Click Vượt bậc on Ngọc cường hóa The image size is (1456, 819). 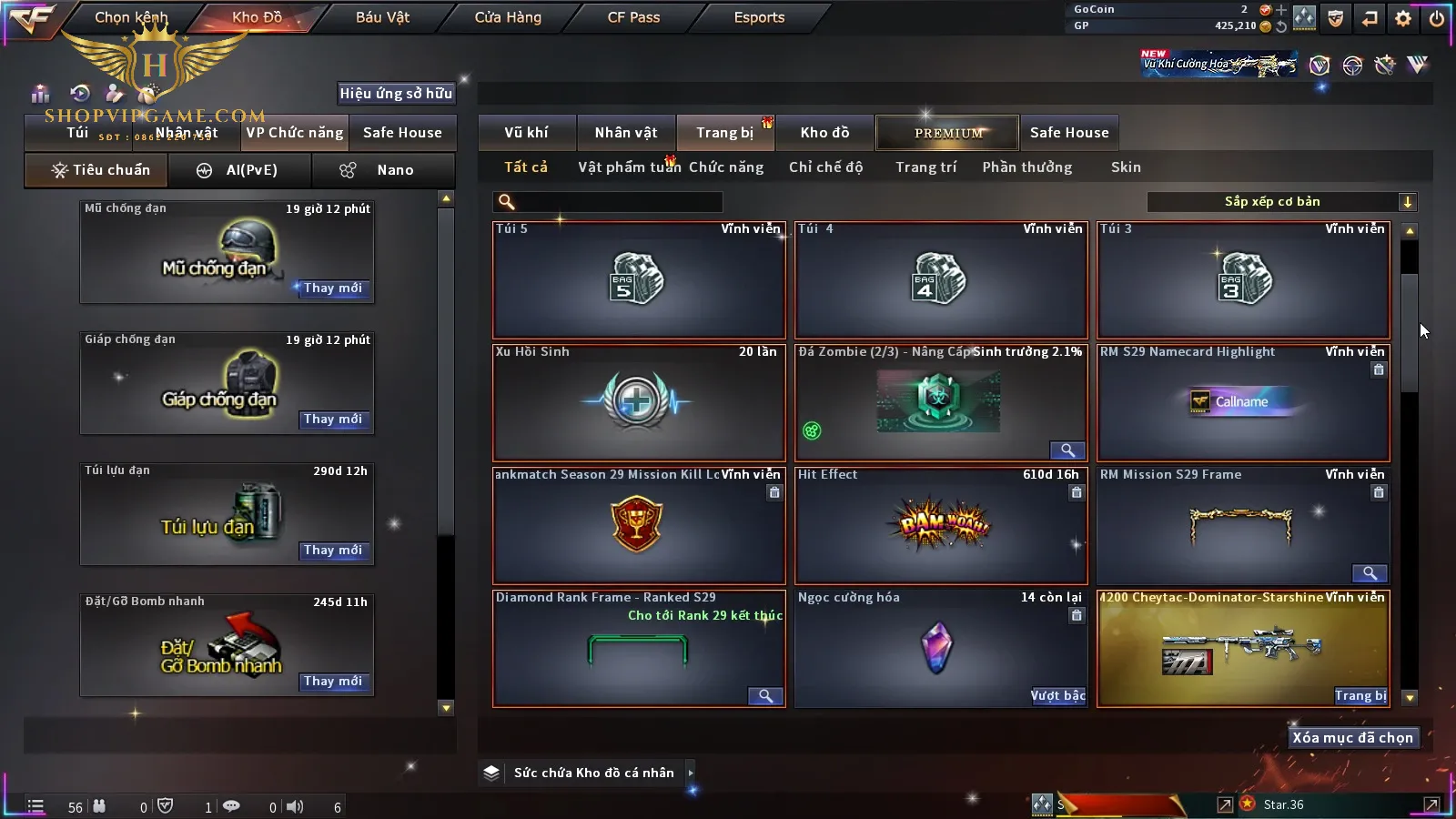[x=1057, y=696]
